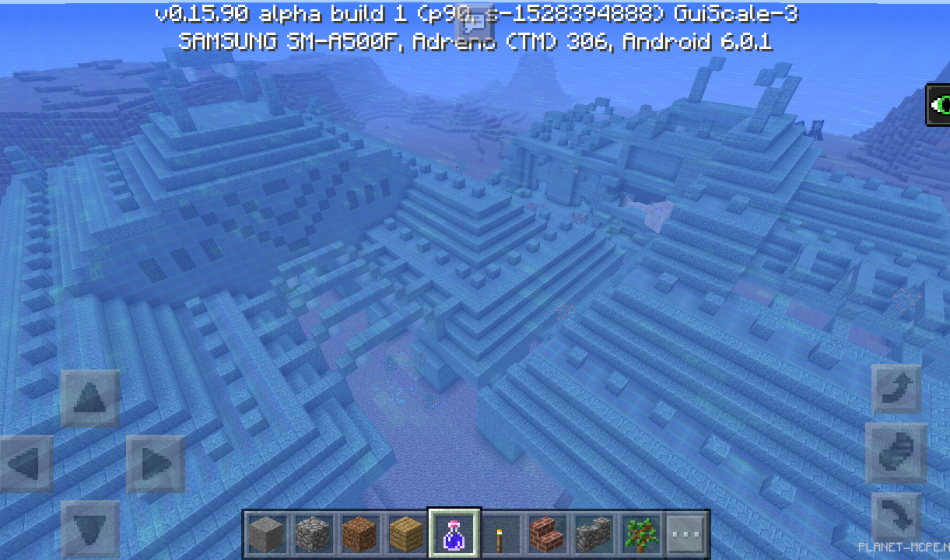
Task: Select the brick stairs slot
Action: (x=545, y=533)
